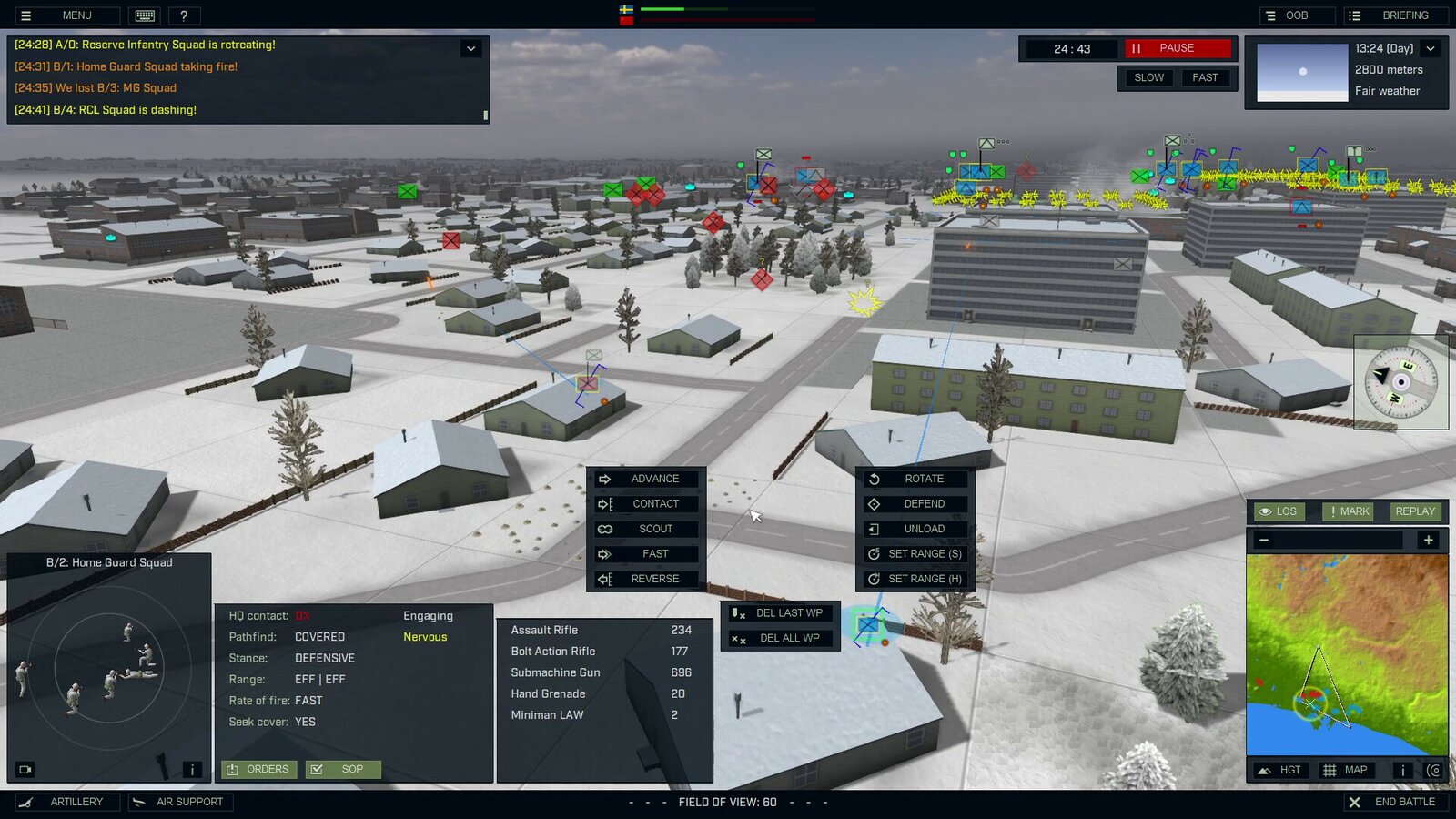Click the camera icon in the squad panel
The width and height of the screenshot is (1456, 819).
25,769
